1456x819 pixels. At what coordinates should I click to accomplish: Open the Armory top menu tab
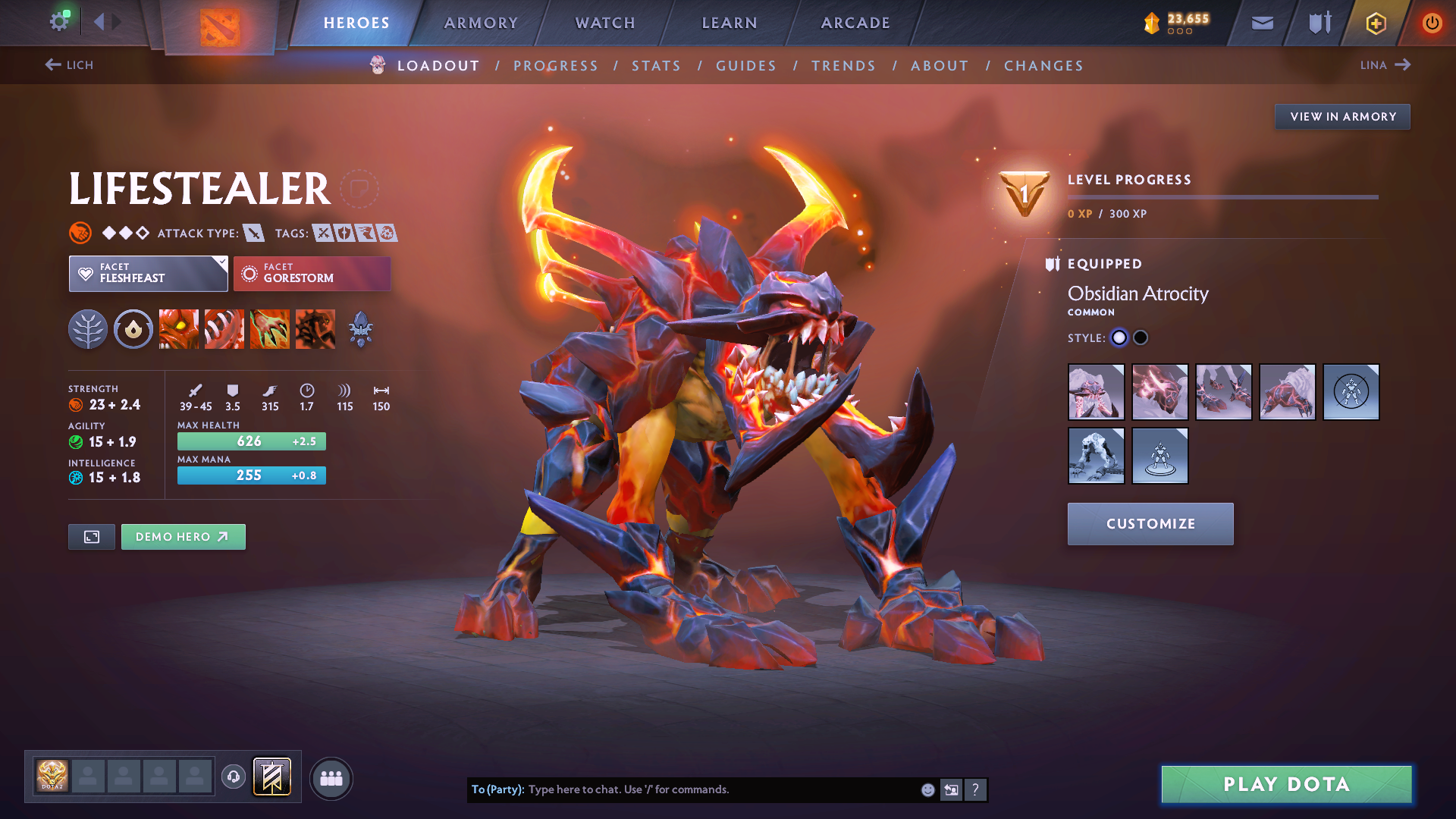click(x=481, y=23)
